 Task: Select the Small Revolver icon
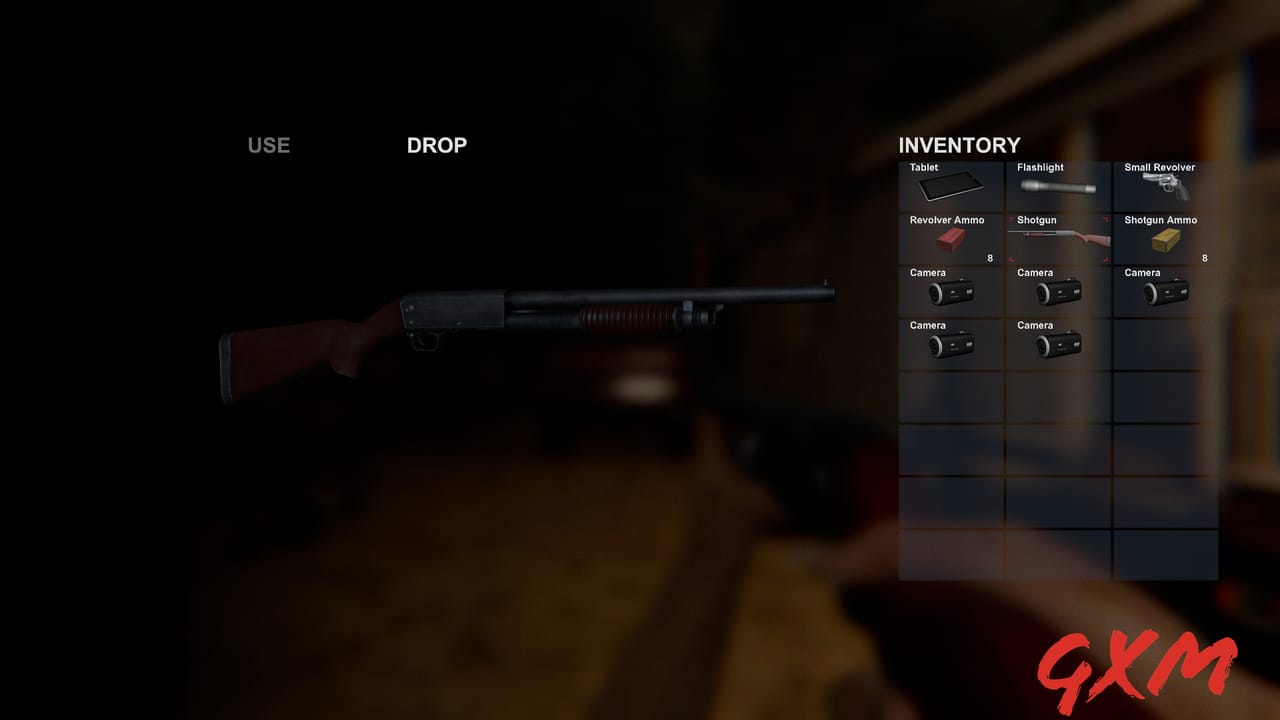[x=1164, y=185]
